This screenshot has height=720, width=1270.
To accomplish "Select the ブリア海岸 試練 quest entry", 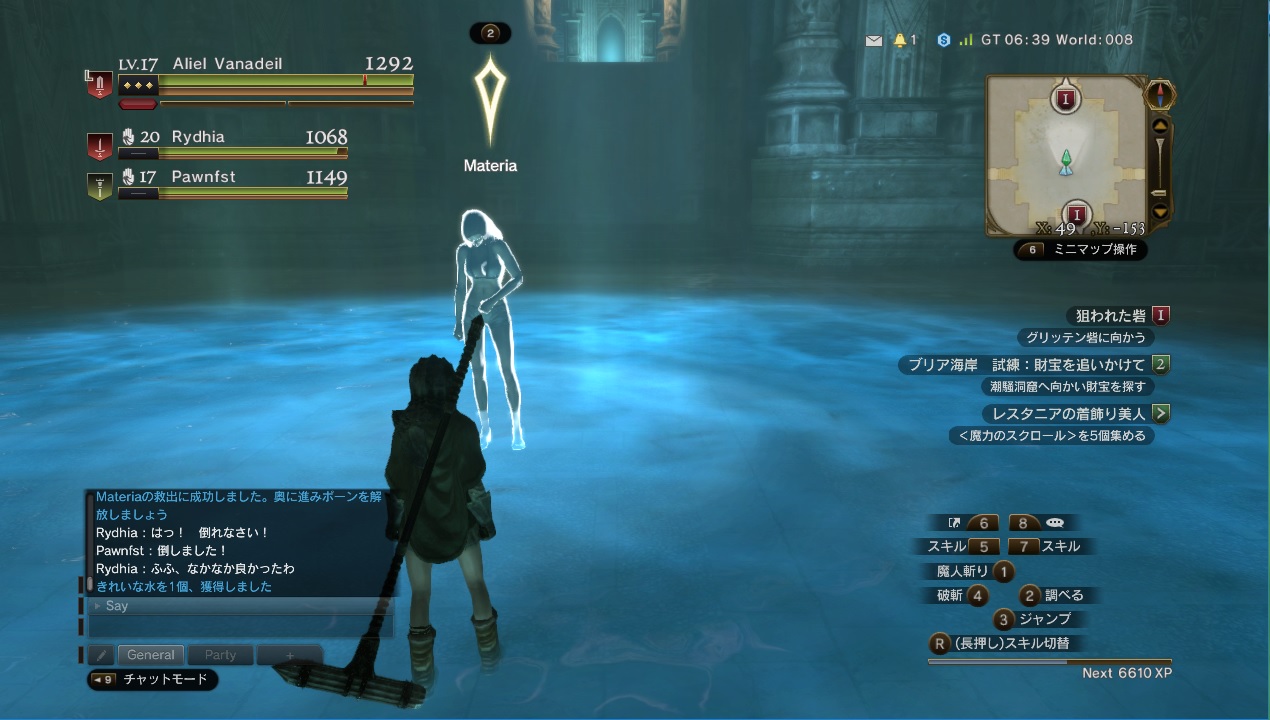I will coord(1026,365).
